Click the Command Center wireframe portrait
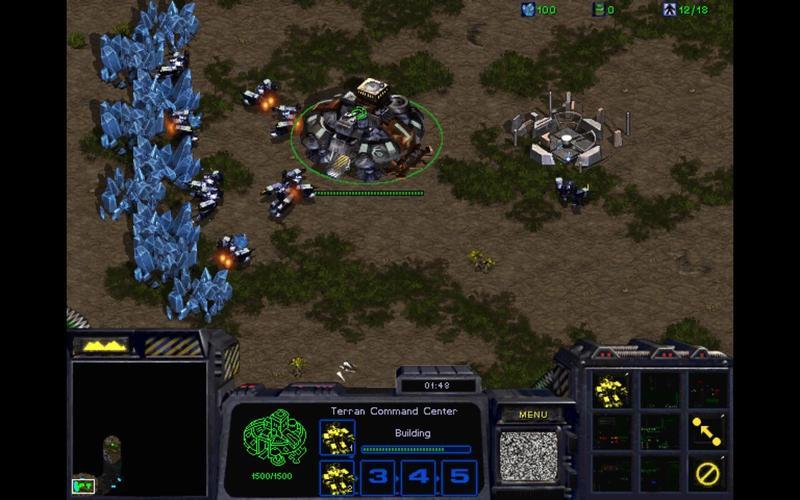Viewport: 800px width, 500px height. coord(274,438)
